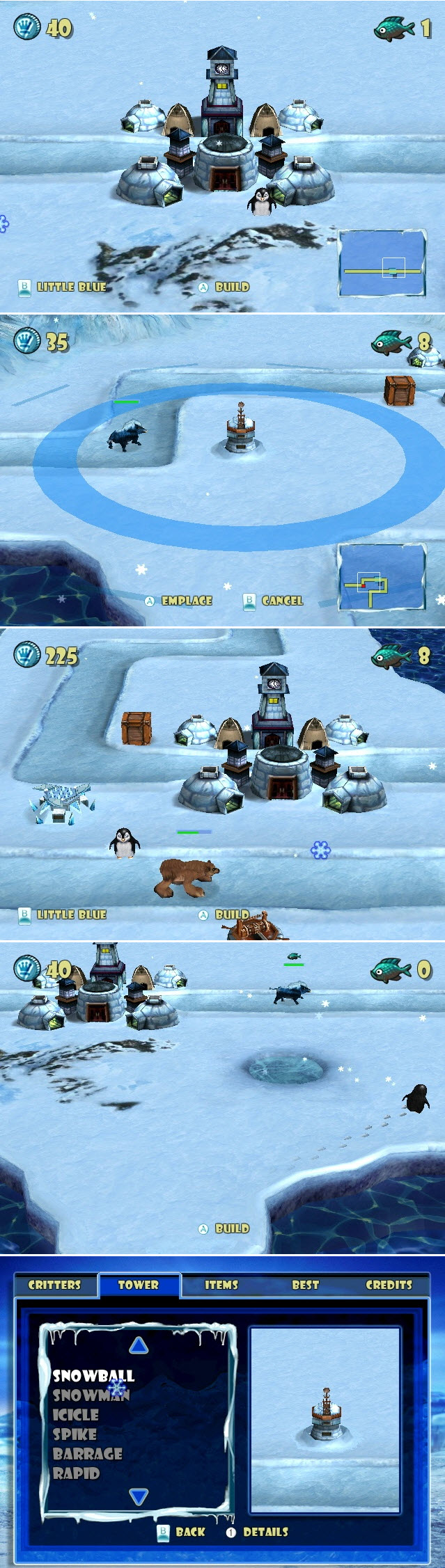Click the up arrow above the tower list
This screenshot has height=1568, width=445.
click(x=139, y=1345)
